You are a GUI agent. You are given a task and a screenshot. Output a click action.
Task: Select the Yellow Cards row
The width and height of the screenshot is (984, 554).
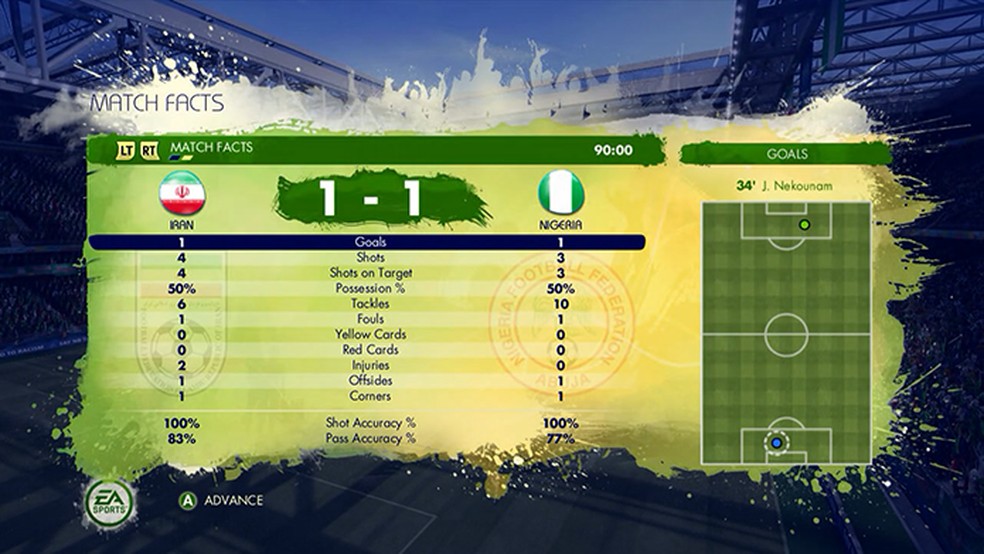[x=368, y=335]
